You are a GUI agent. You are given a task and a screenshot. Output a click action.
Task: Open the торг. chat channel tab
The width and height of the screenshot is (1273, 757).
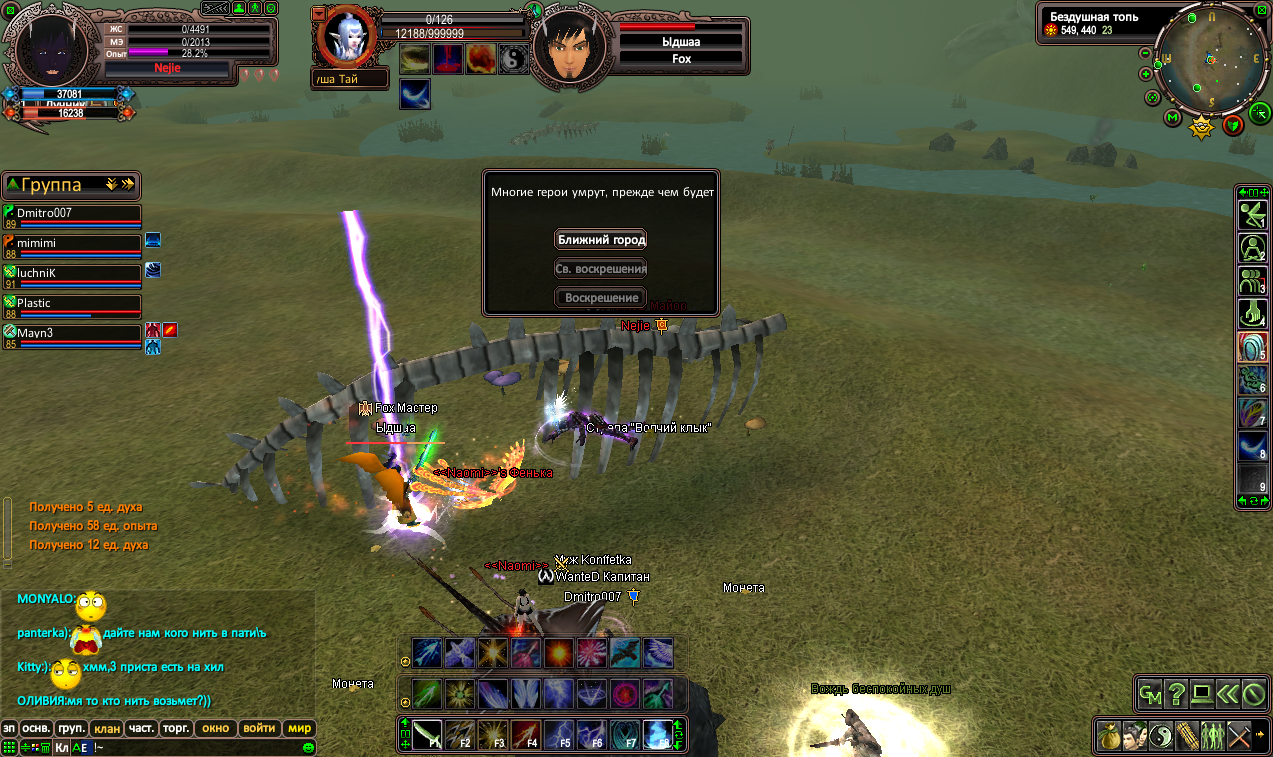(176, 729)
